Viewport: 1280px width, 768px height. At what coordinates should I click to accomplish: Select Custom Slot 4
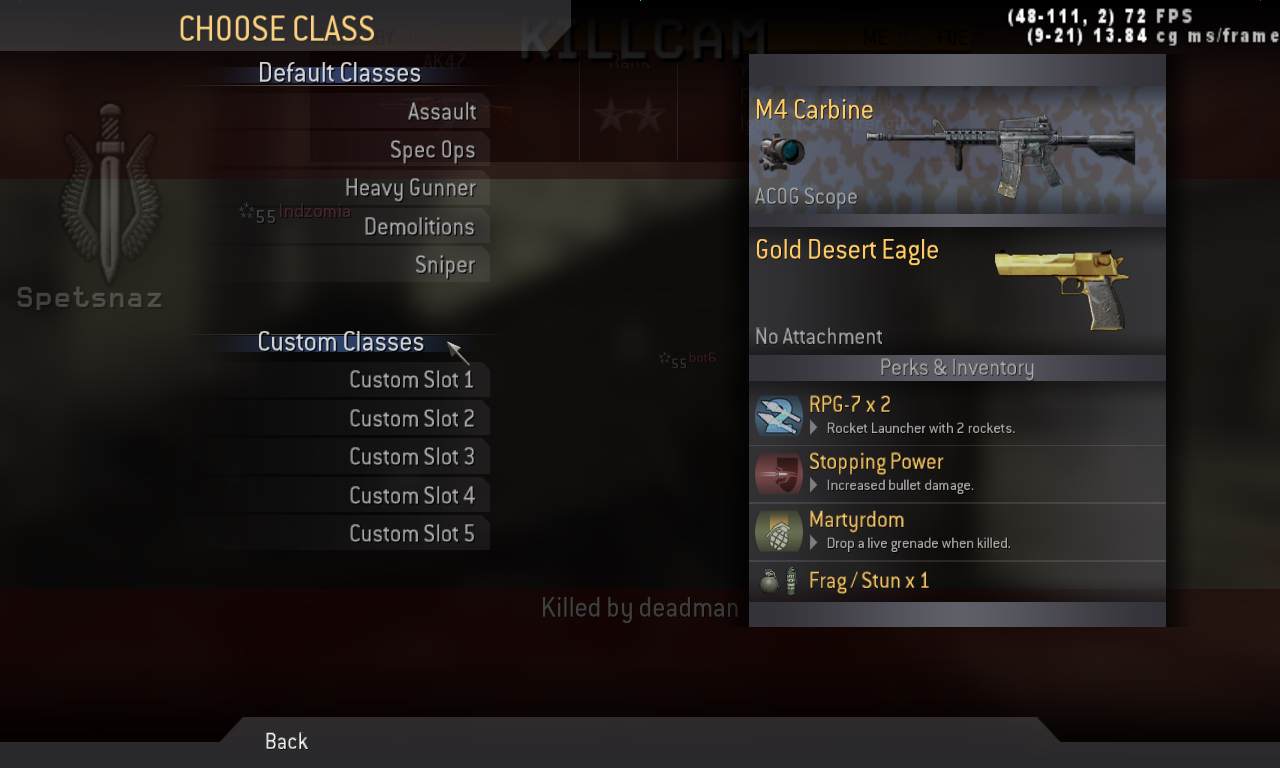(x=411, y=496)
